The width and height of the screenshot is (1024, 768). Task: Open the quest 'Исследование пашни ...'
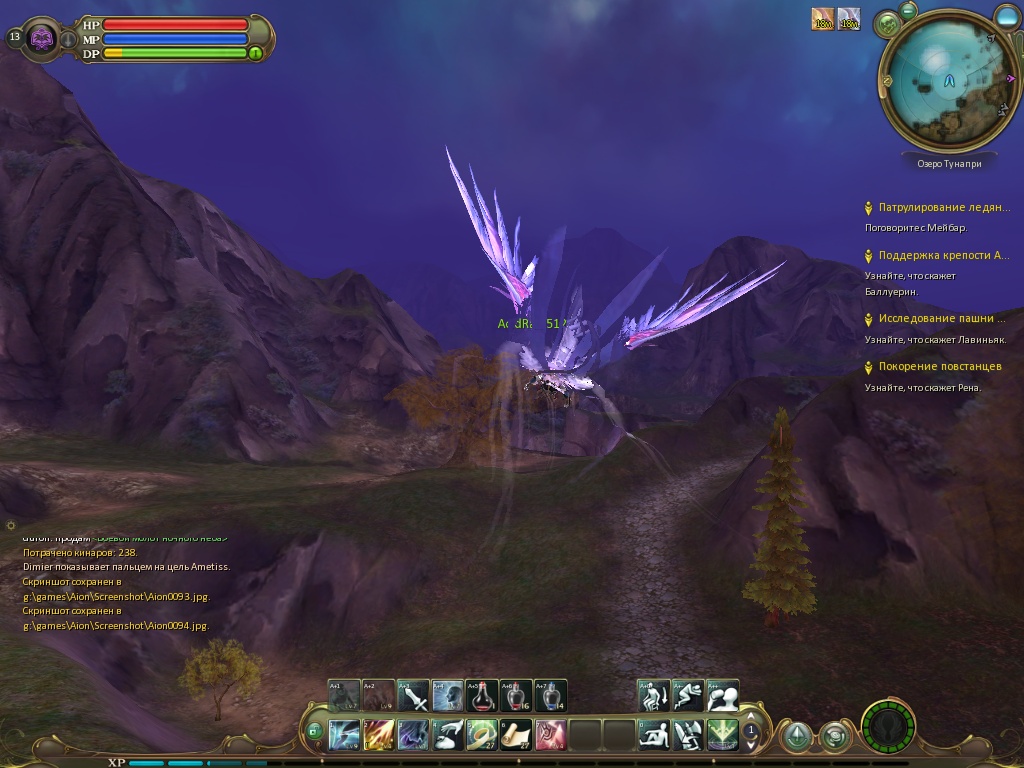pos(942,319)
